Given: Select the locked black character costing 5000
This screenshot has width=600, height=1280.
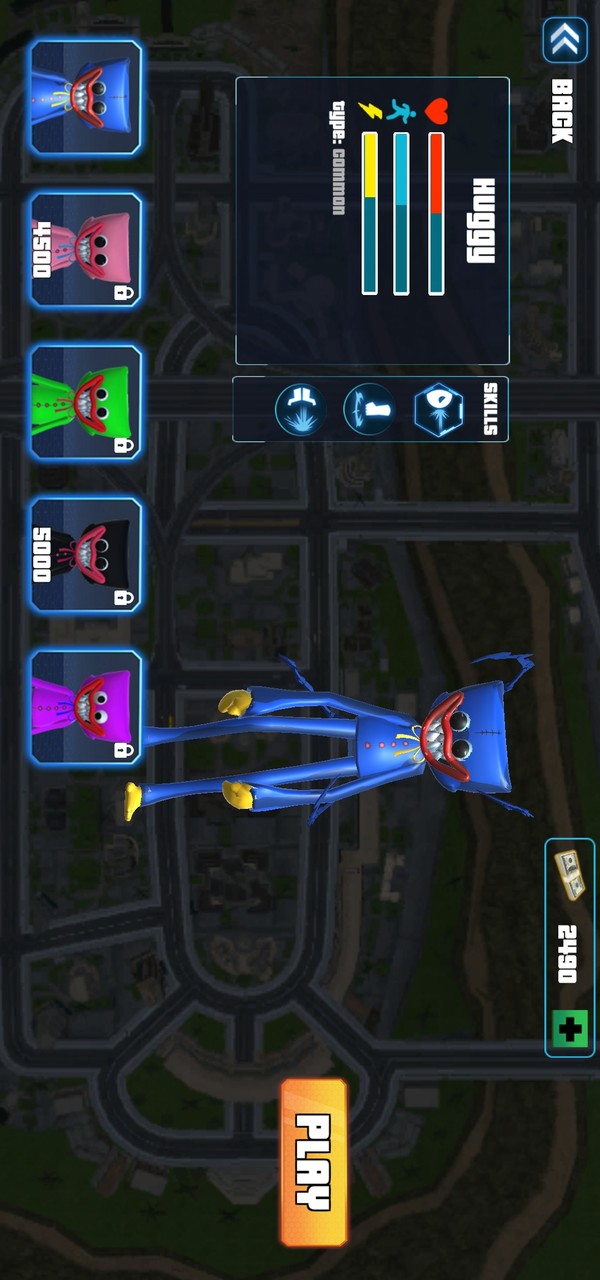Looking at the screenshot, I should click(86, 555).
